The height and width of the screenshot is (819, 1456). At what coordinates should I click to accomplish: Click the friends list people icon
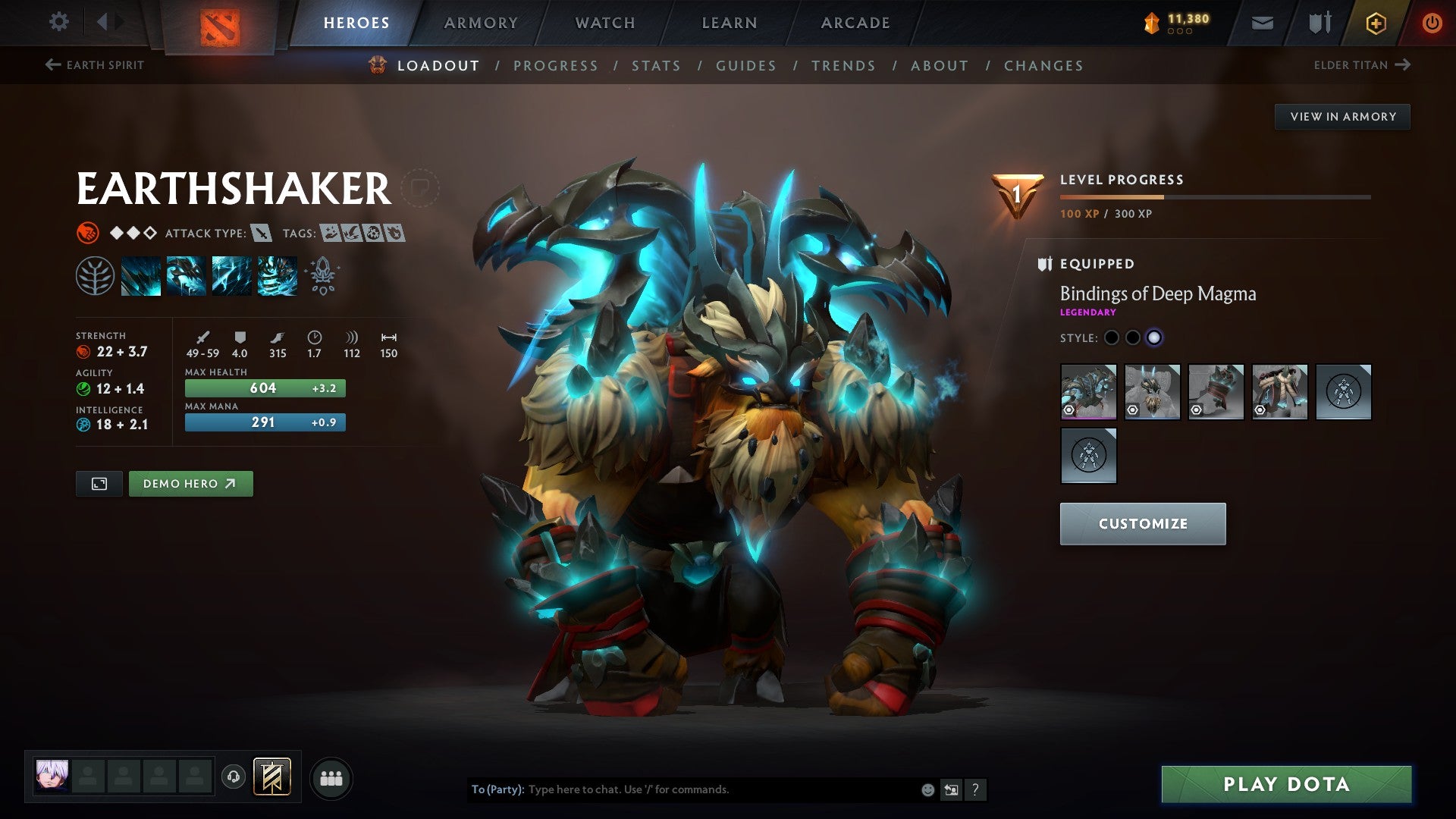click(331, 777)
